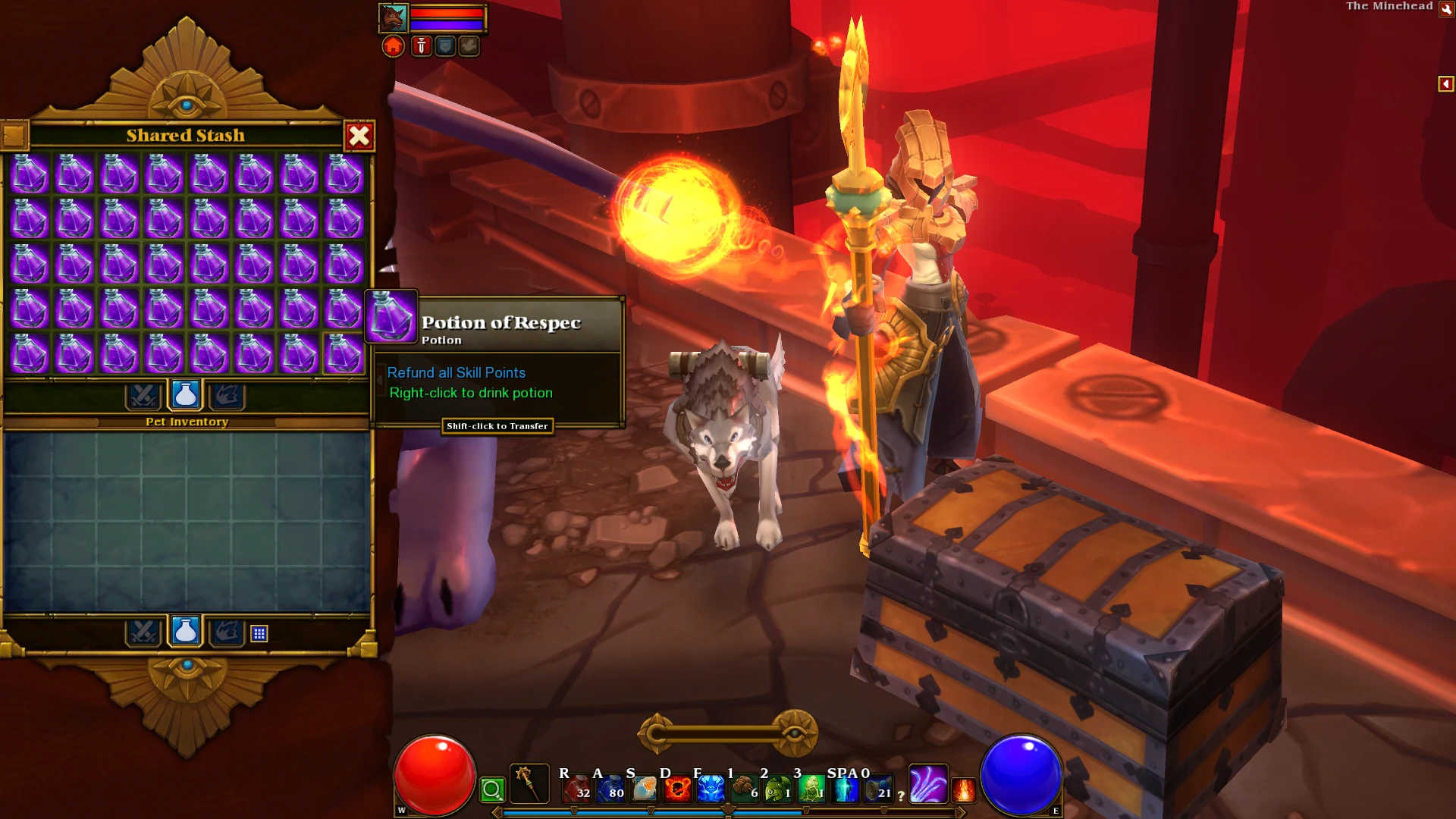Viewport: 1456px width, 819px height.
Task: Collapse the minimap with the top-right arrow
Action: tap(1447, 84)
